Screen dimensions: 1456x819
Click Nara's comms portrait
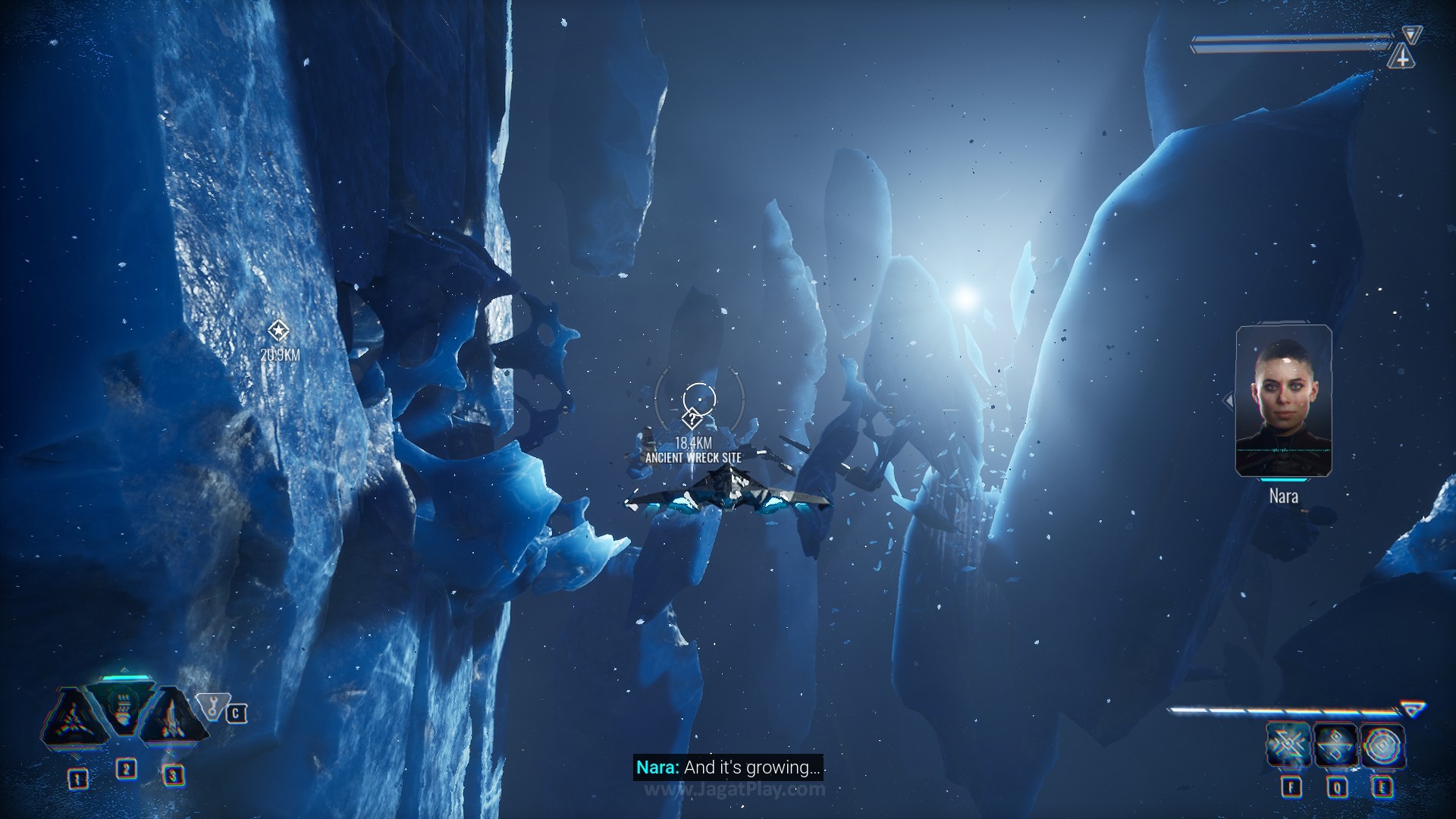(1283, 400)
